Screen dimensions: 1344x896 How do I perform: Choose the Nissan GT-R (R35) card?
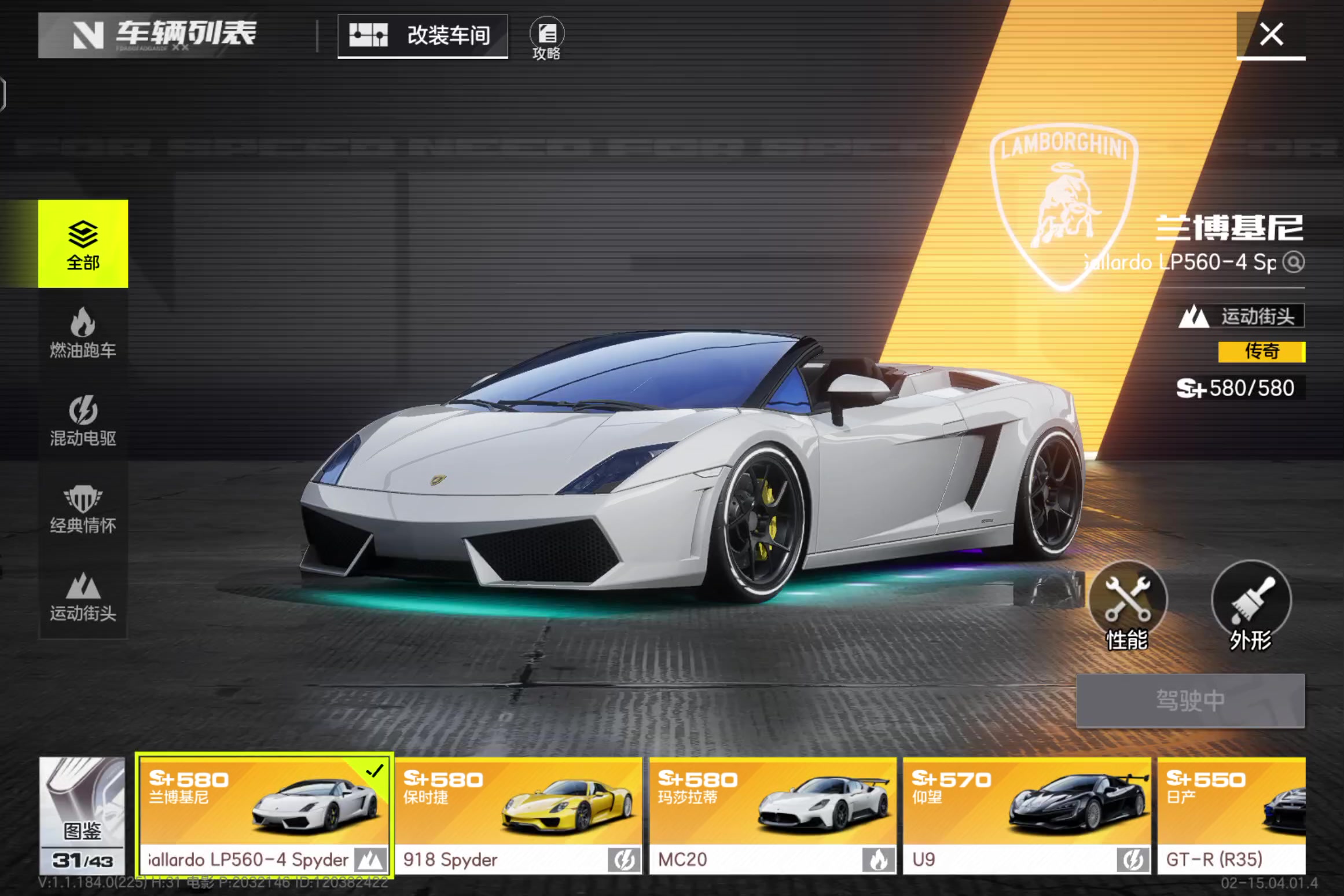click(1231, 815)
